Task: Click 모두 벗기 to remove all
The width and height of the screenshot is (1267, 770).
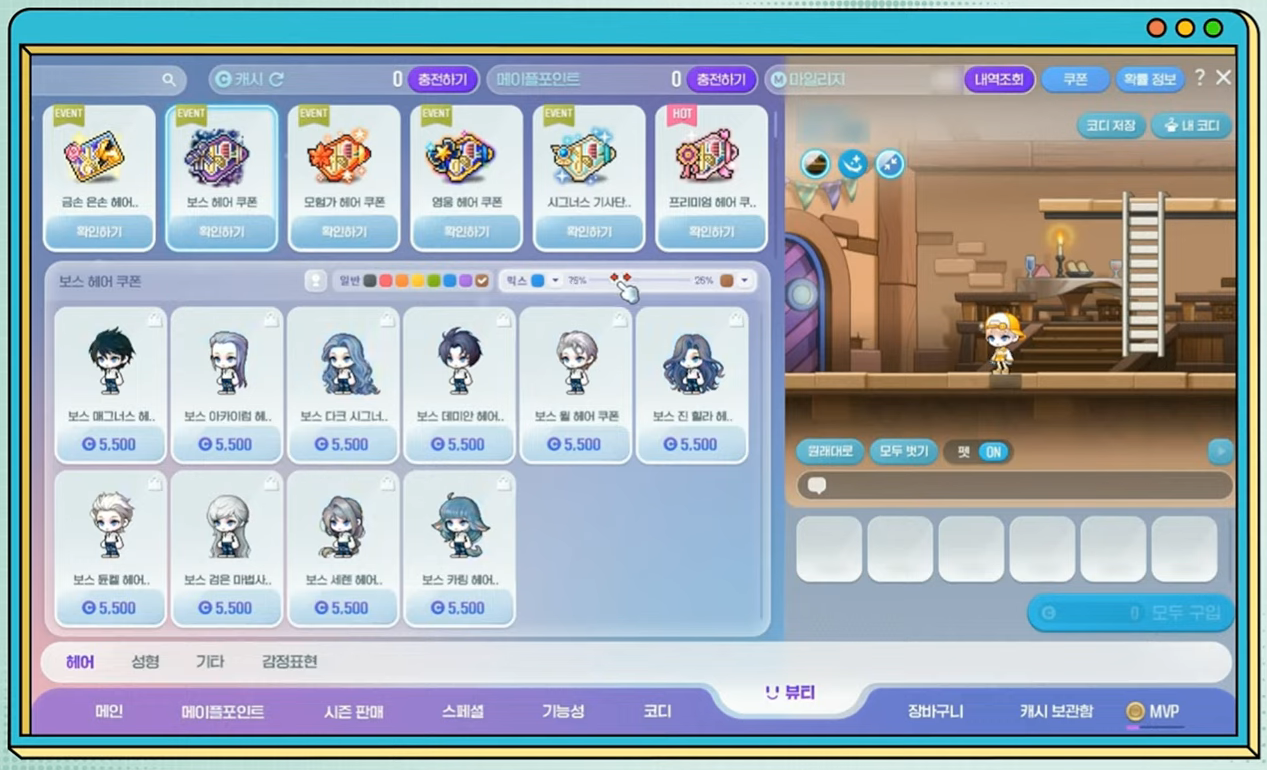Action: [x=903, y=452]
